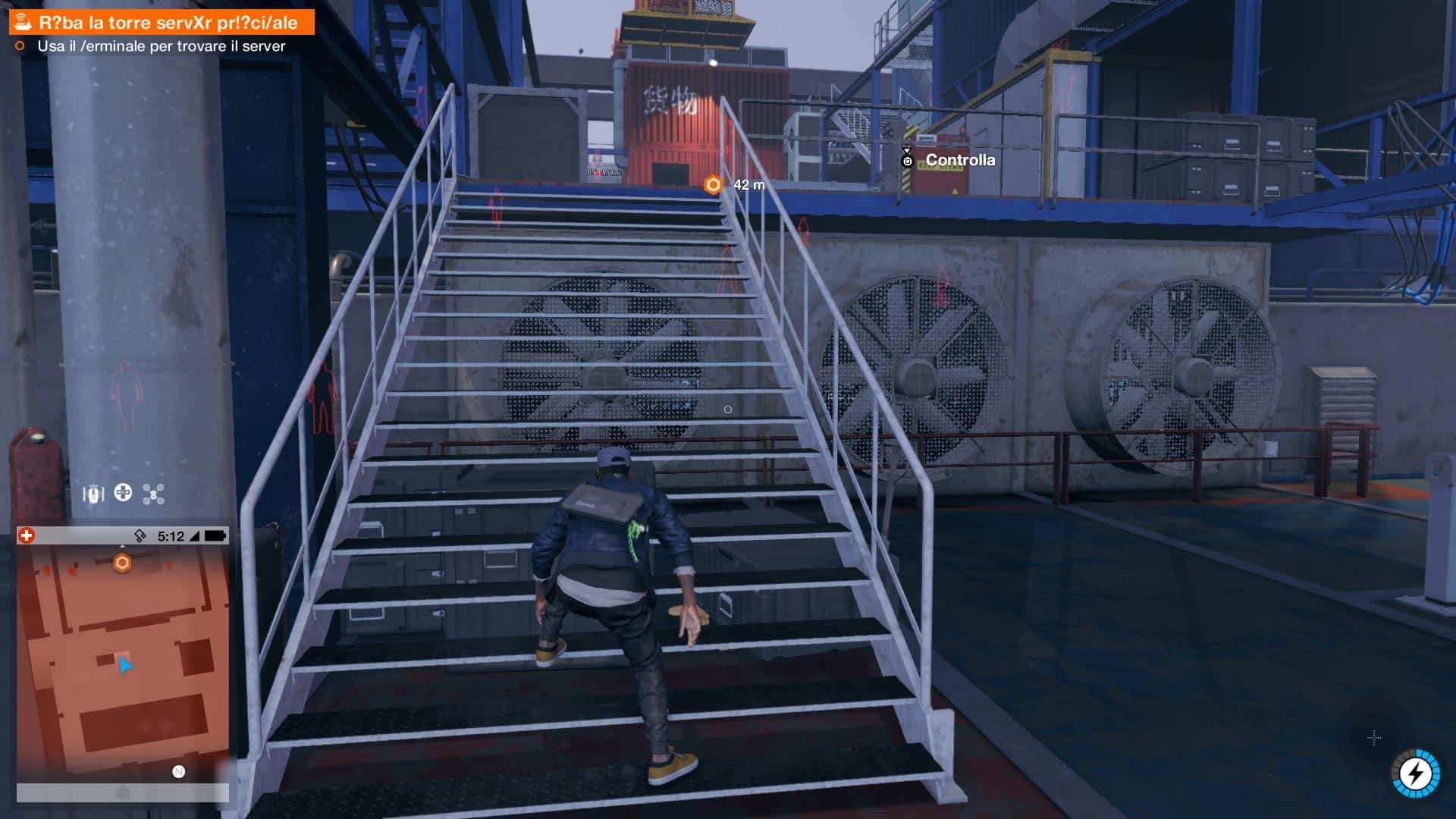The image size is (1456, 819).
Task: Select the mission objective tracker header
Action: point(162,23)
